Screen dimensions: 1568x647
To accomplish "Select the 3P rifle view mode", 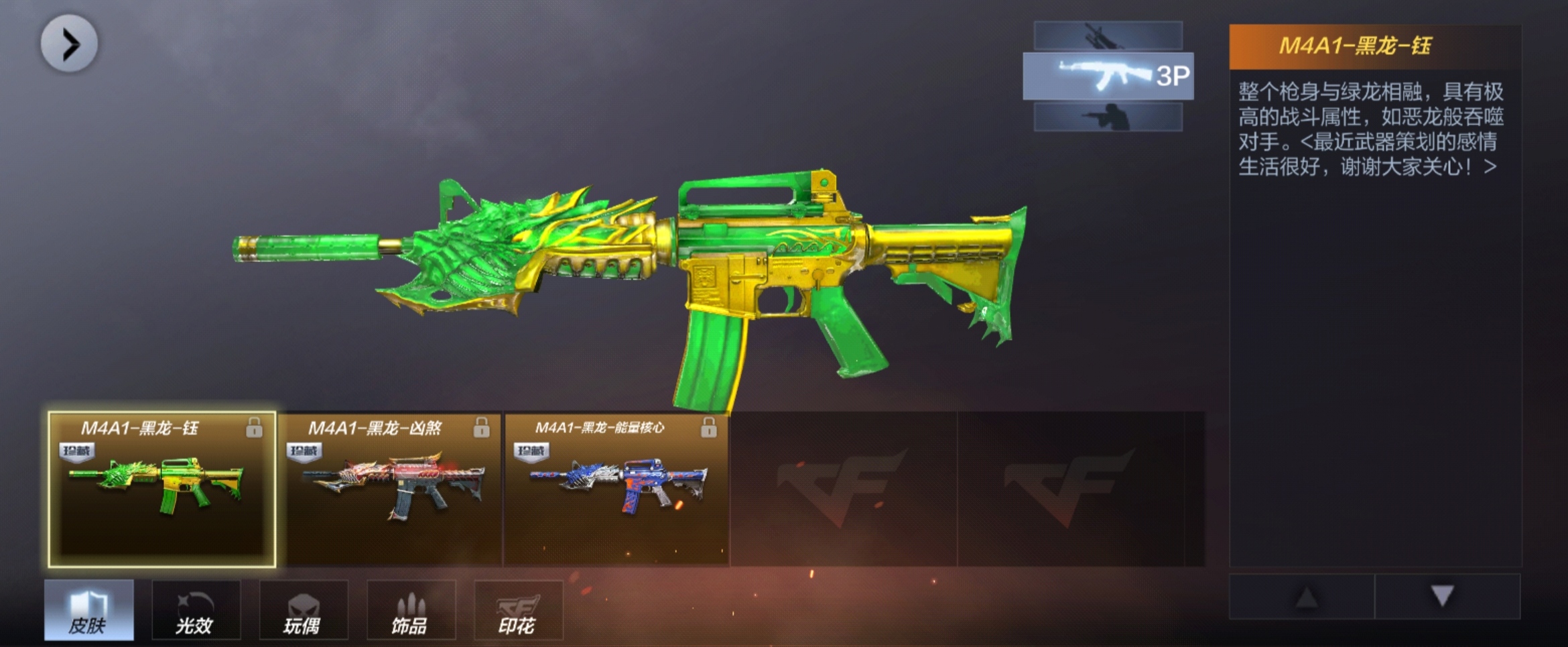I will point(1108,76).
